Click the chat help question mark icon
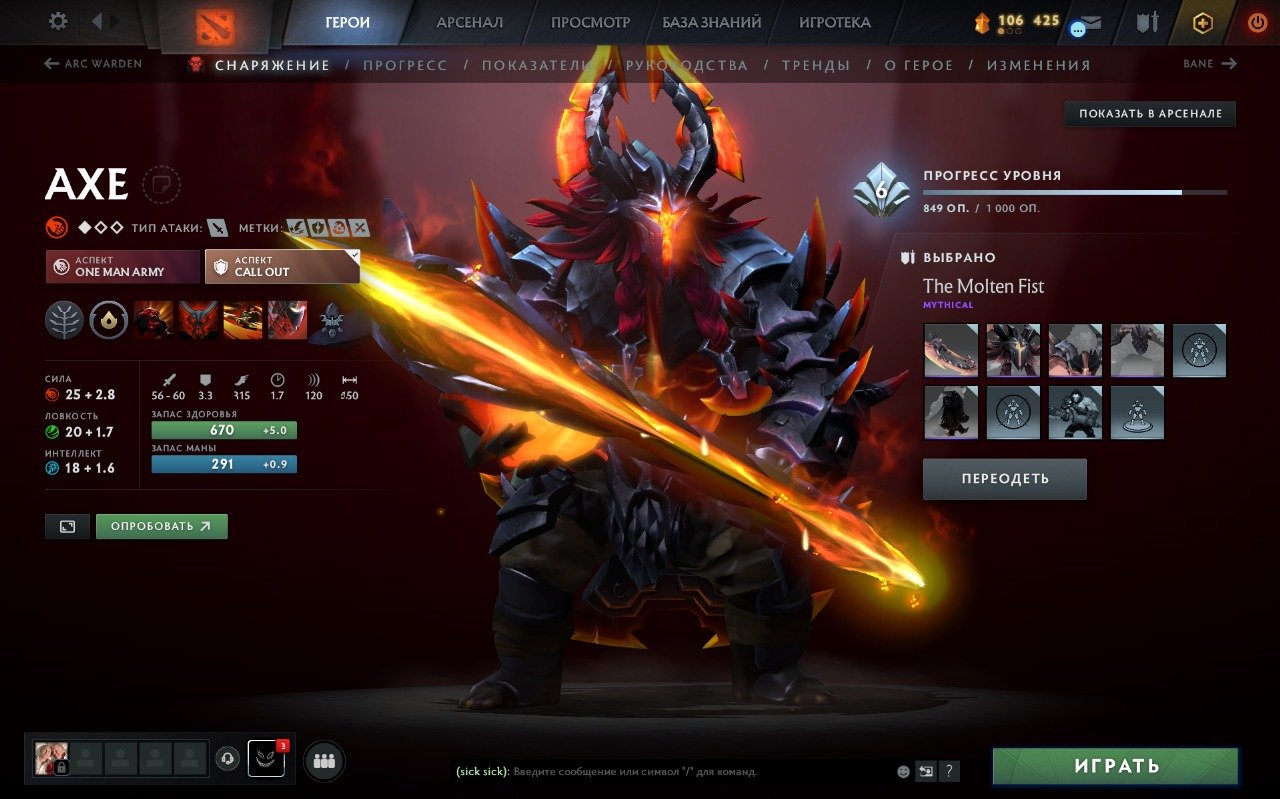Image resolution: width=1280 pixels, height=799 pixels. tap(948, 771)
